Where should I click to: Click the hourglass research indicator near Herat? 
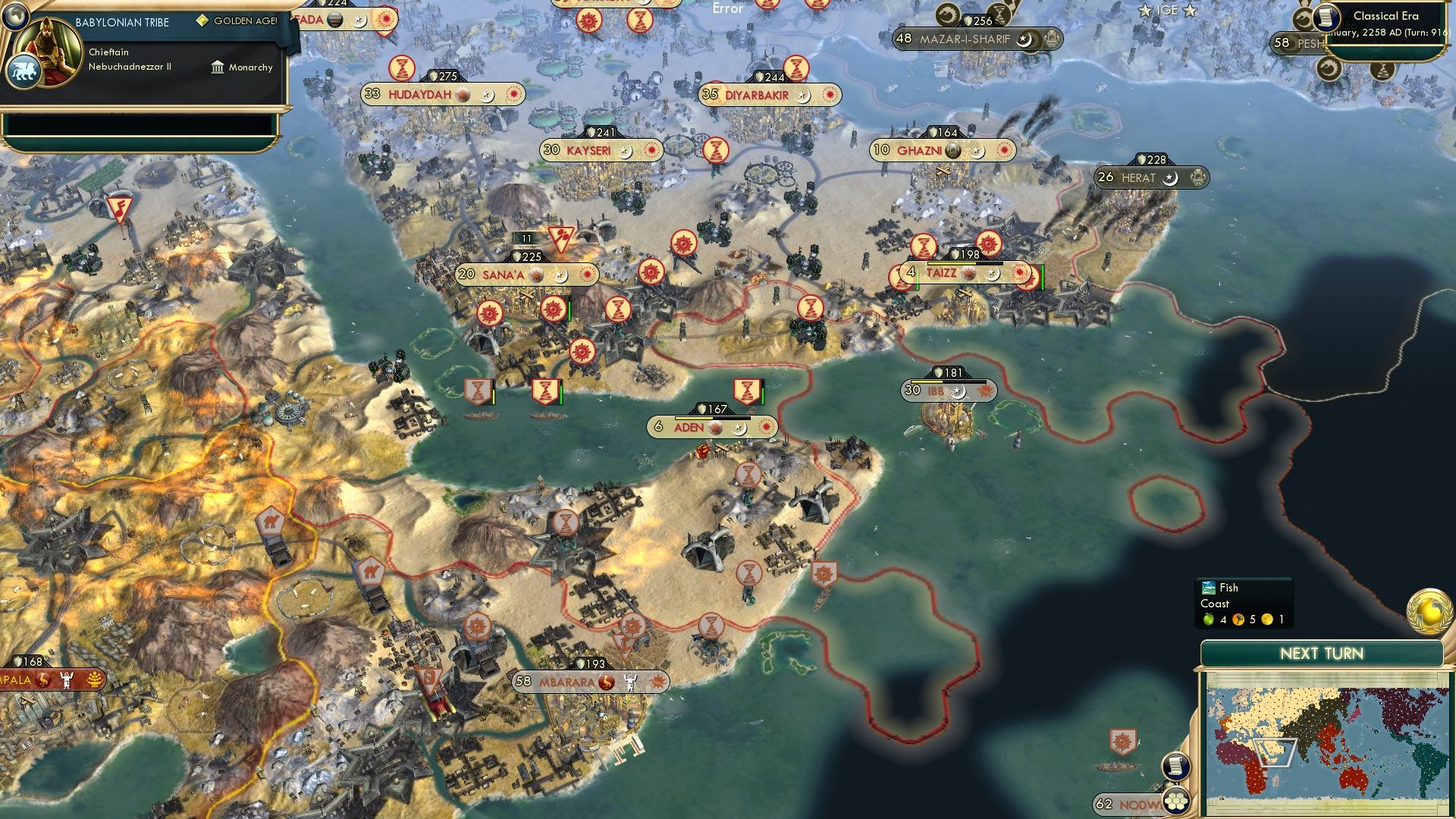click(924, 246)
